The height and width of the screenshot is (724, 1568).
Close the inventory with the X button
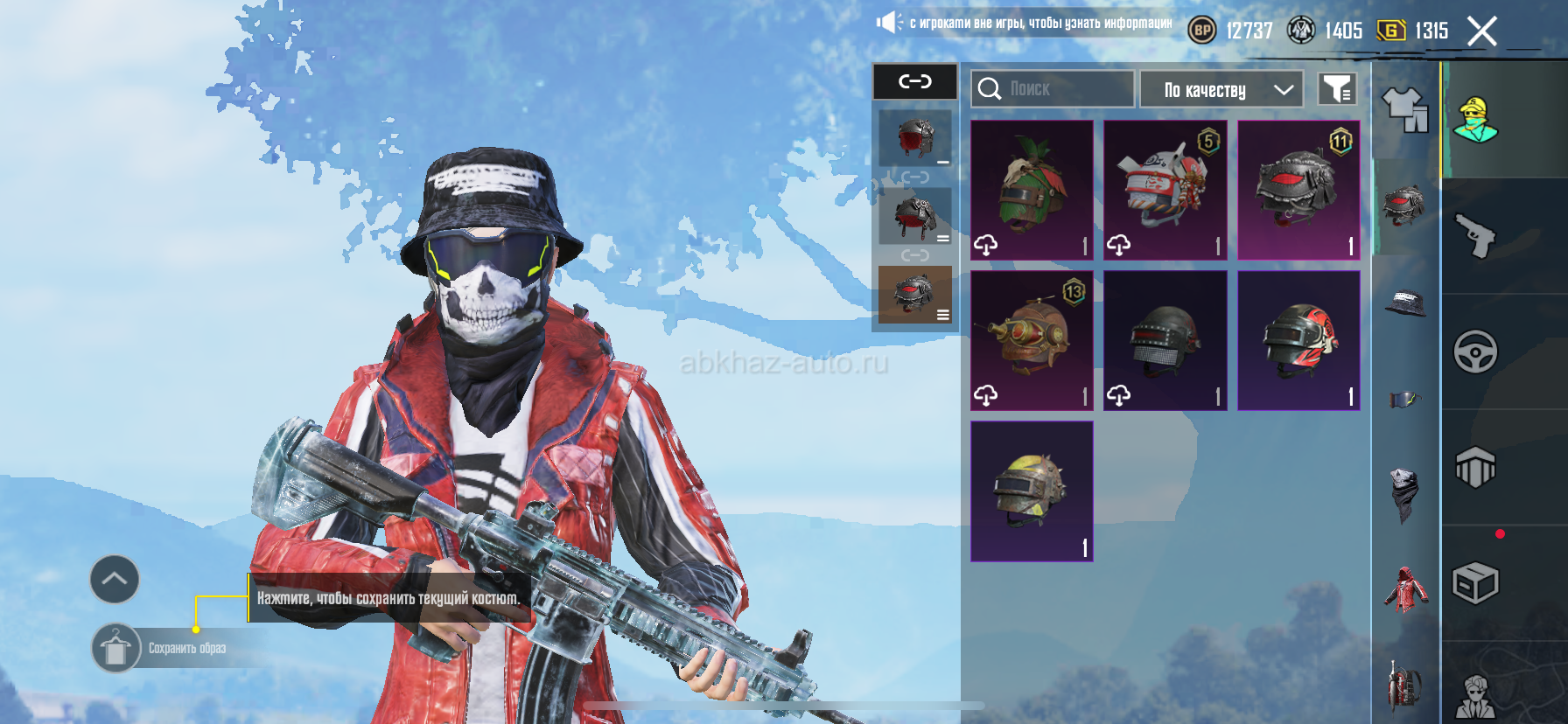(1481, 31)
